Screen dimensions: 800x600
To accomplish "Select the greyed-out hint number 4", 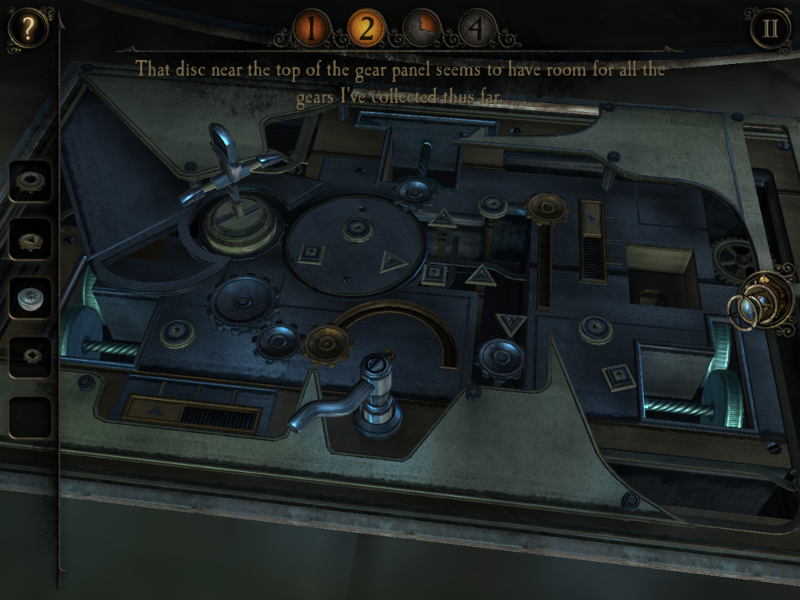I will (478, 27).
